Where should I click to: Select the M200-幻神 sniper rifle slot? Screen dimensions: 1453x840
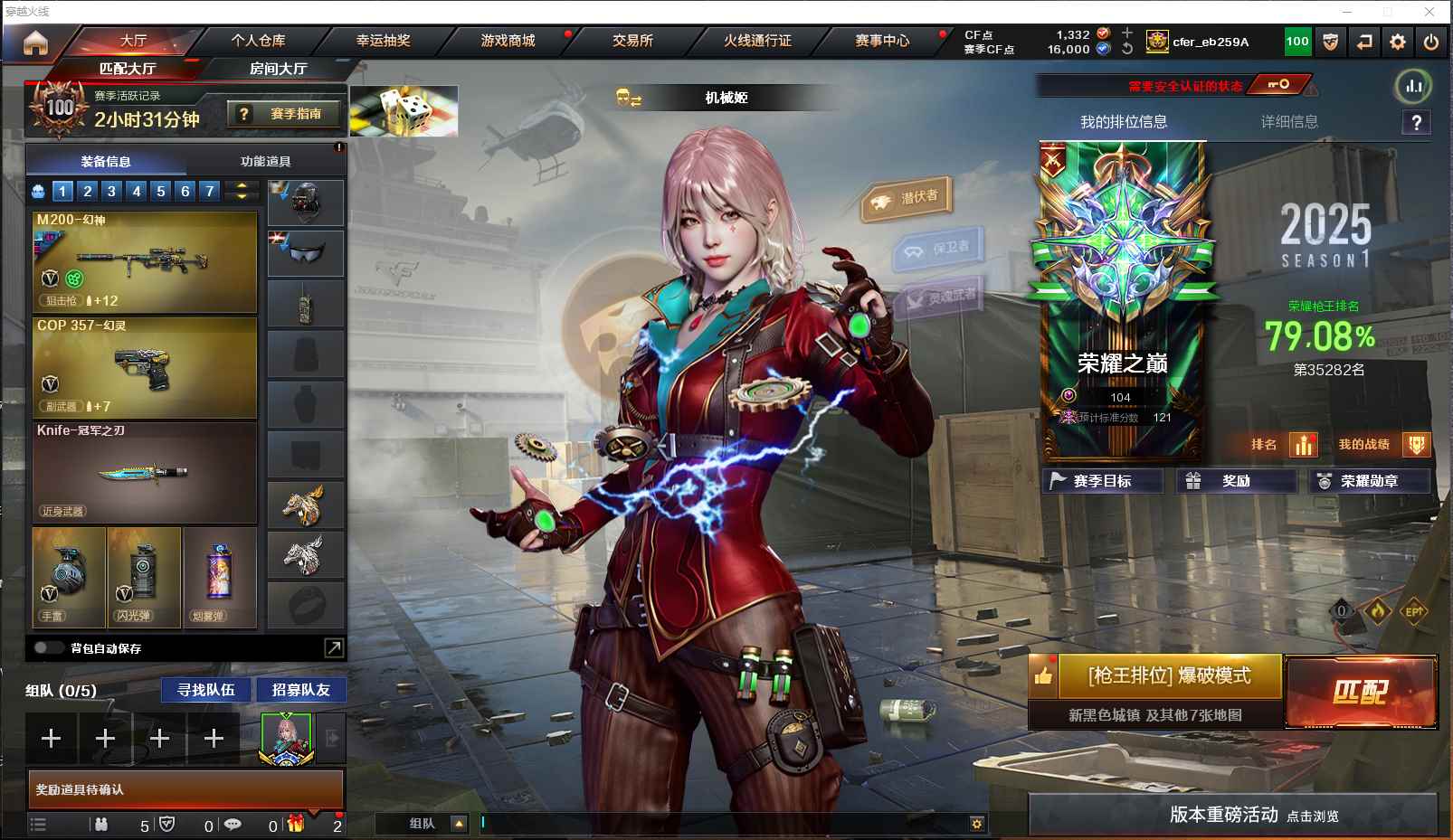(145, 261)
